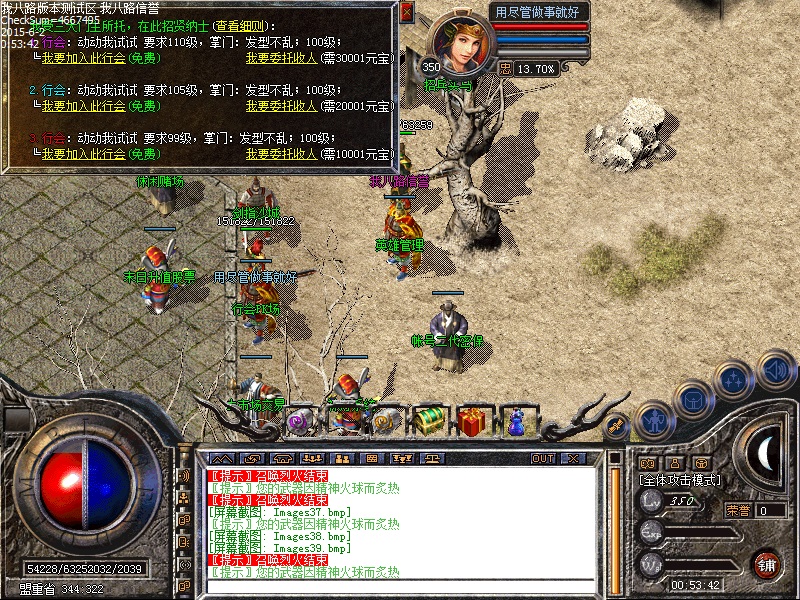This screenshot has width=800, height=600.
Task: Open the red 铺 shop button
Action: (x=766, y=563)
